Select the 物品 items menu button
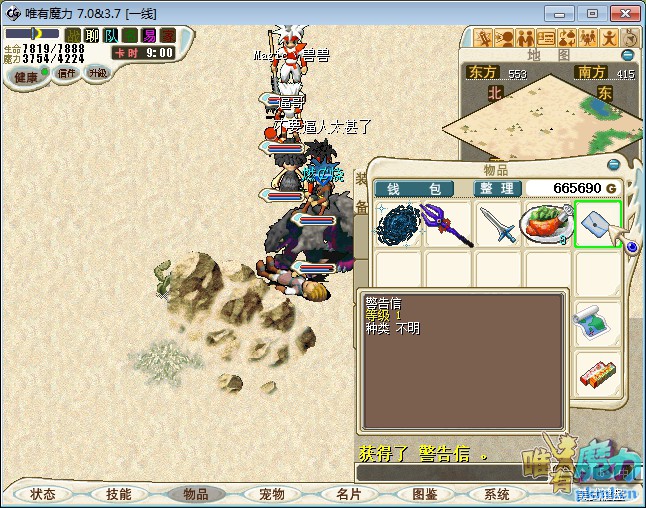This screenshot has width=646, height=508. pos(195,494)
